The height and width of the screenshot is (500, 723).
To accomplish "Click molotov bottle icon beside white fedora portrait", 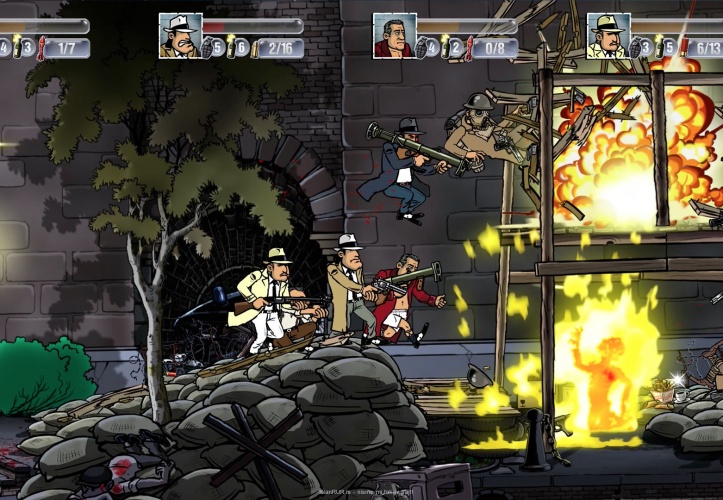I will [x=229, y=47].
